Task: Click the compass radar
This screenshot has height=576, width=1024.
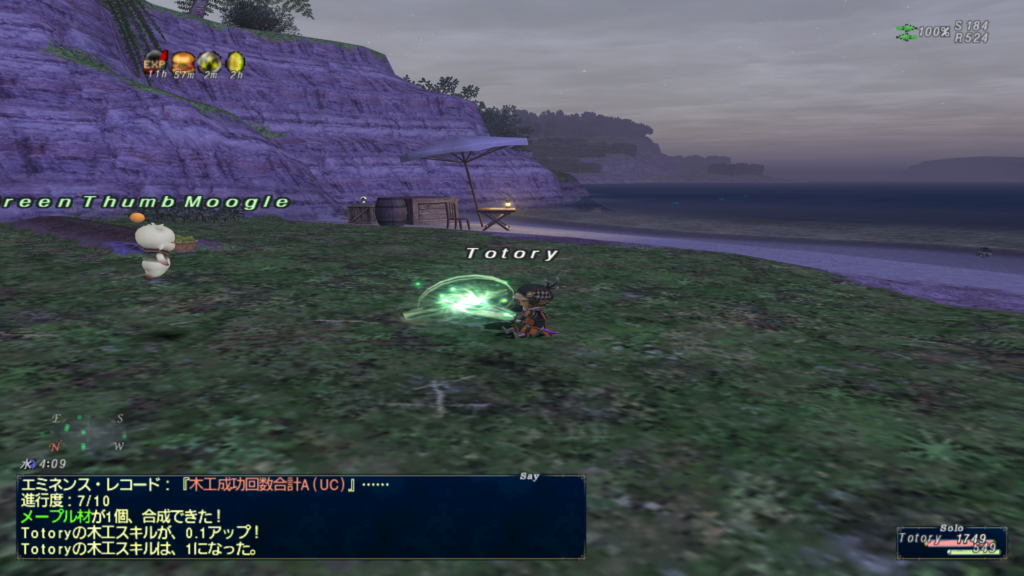Action: (88, 432)
